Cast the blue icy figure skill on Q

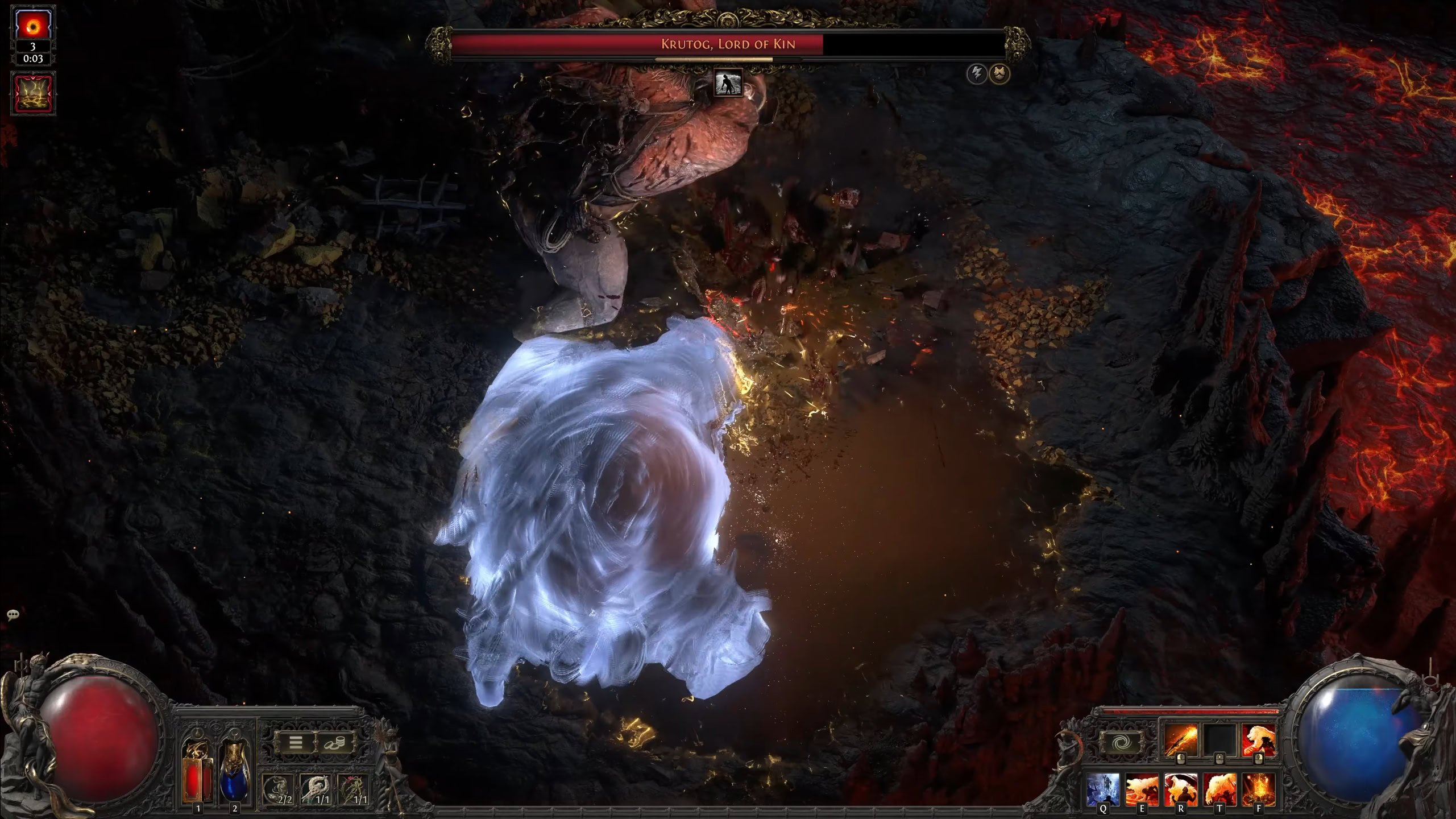[x=1104, y=789]
